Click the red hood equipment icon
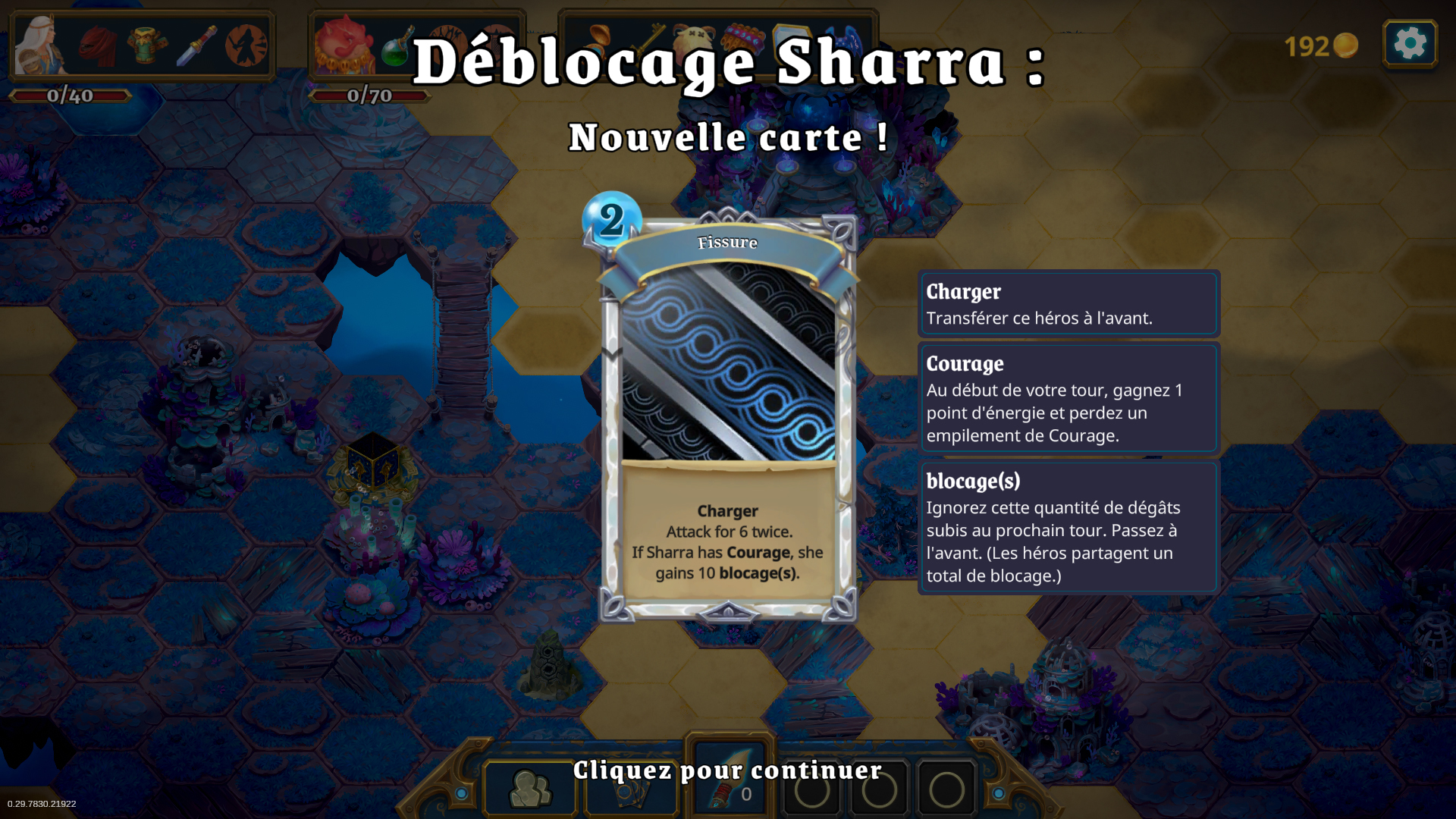Screen dimensions: 1456x819 [x=99, y=45]
